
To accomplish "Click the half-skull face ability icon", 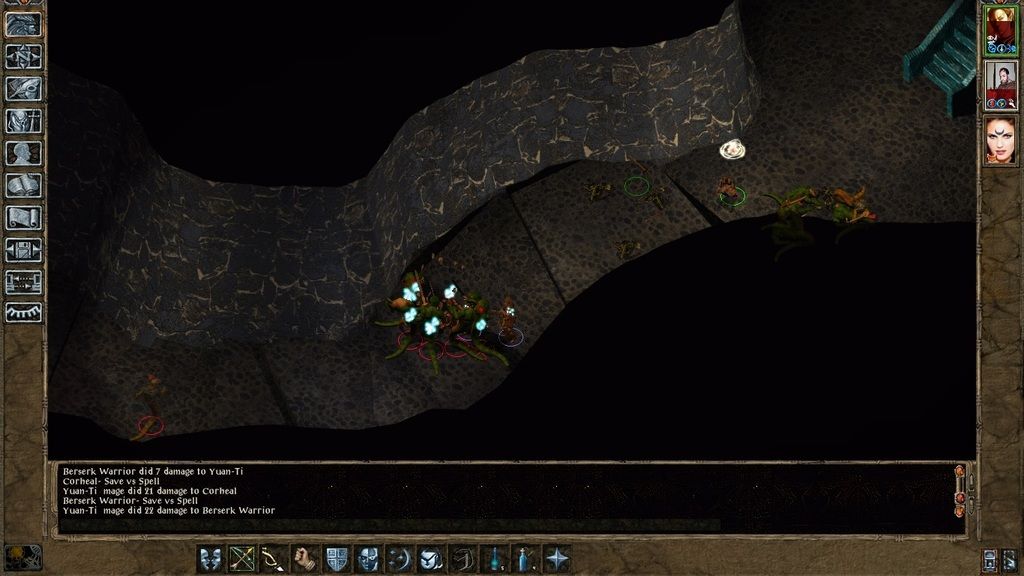I will coord(368,558).
